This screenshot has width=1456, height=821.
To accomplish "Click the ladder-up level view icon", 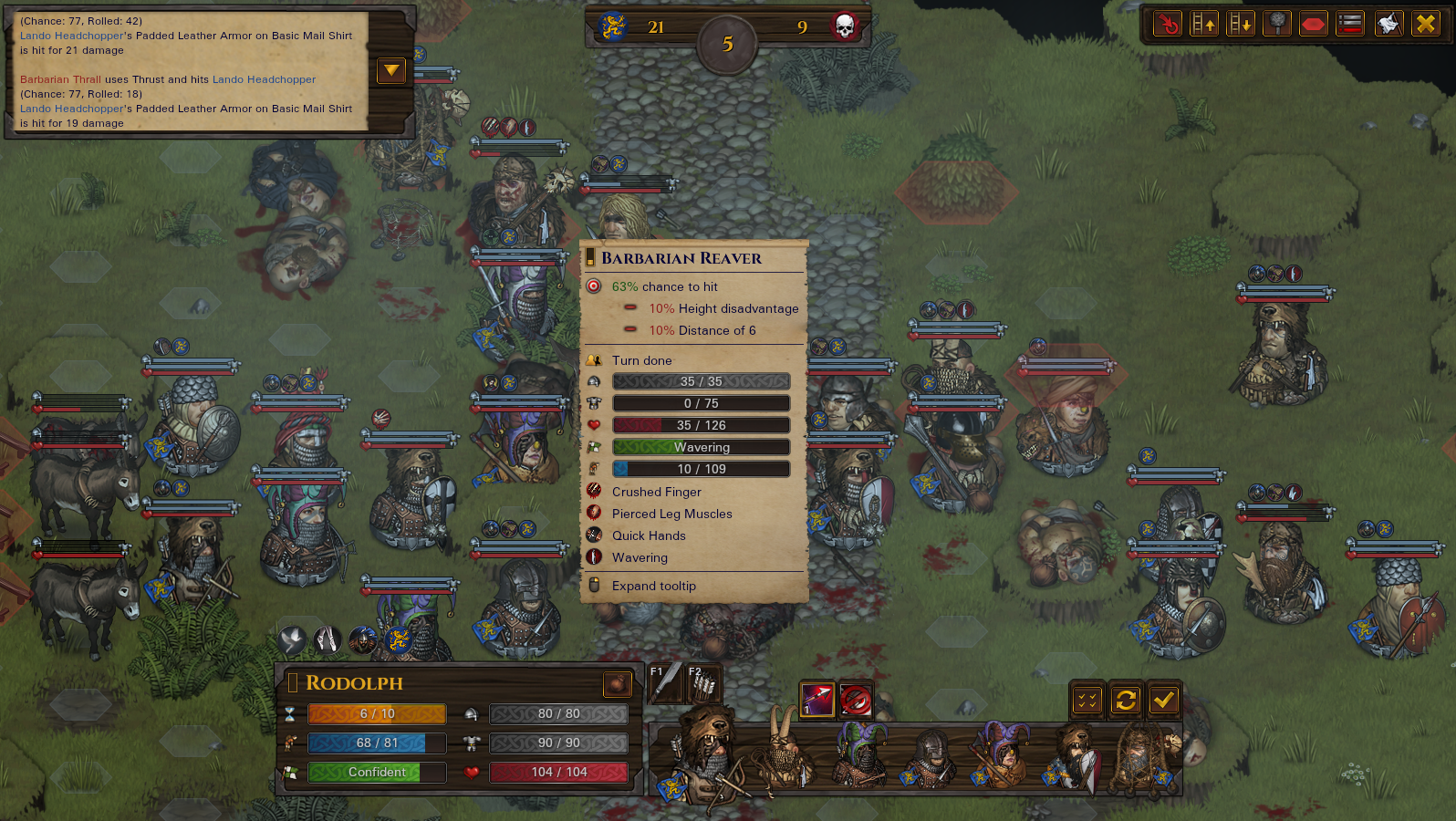I will click(1203, 24).
